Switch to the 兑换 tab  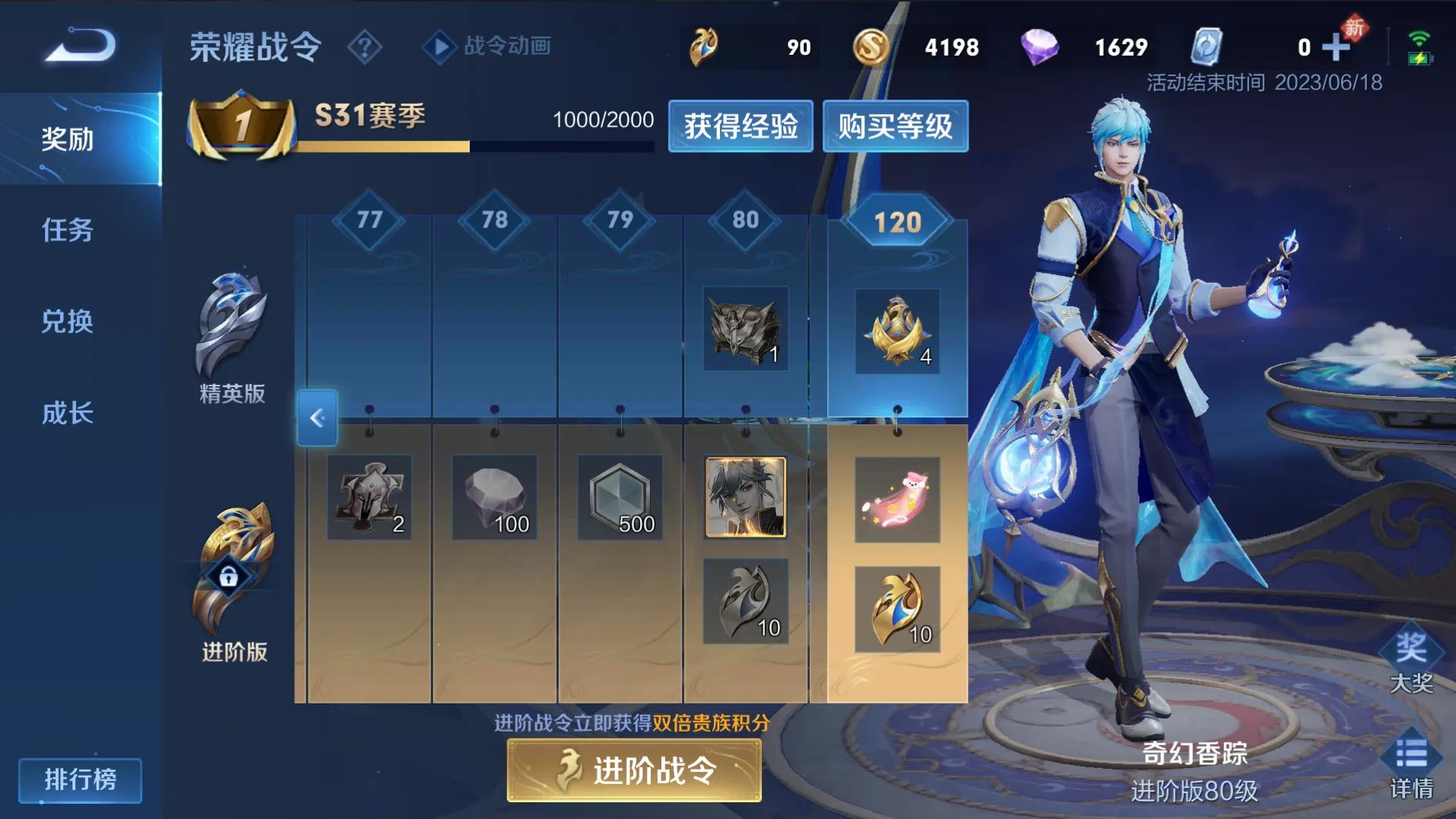67,322
